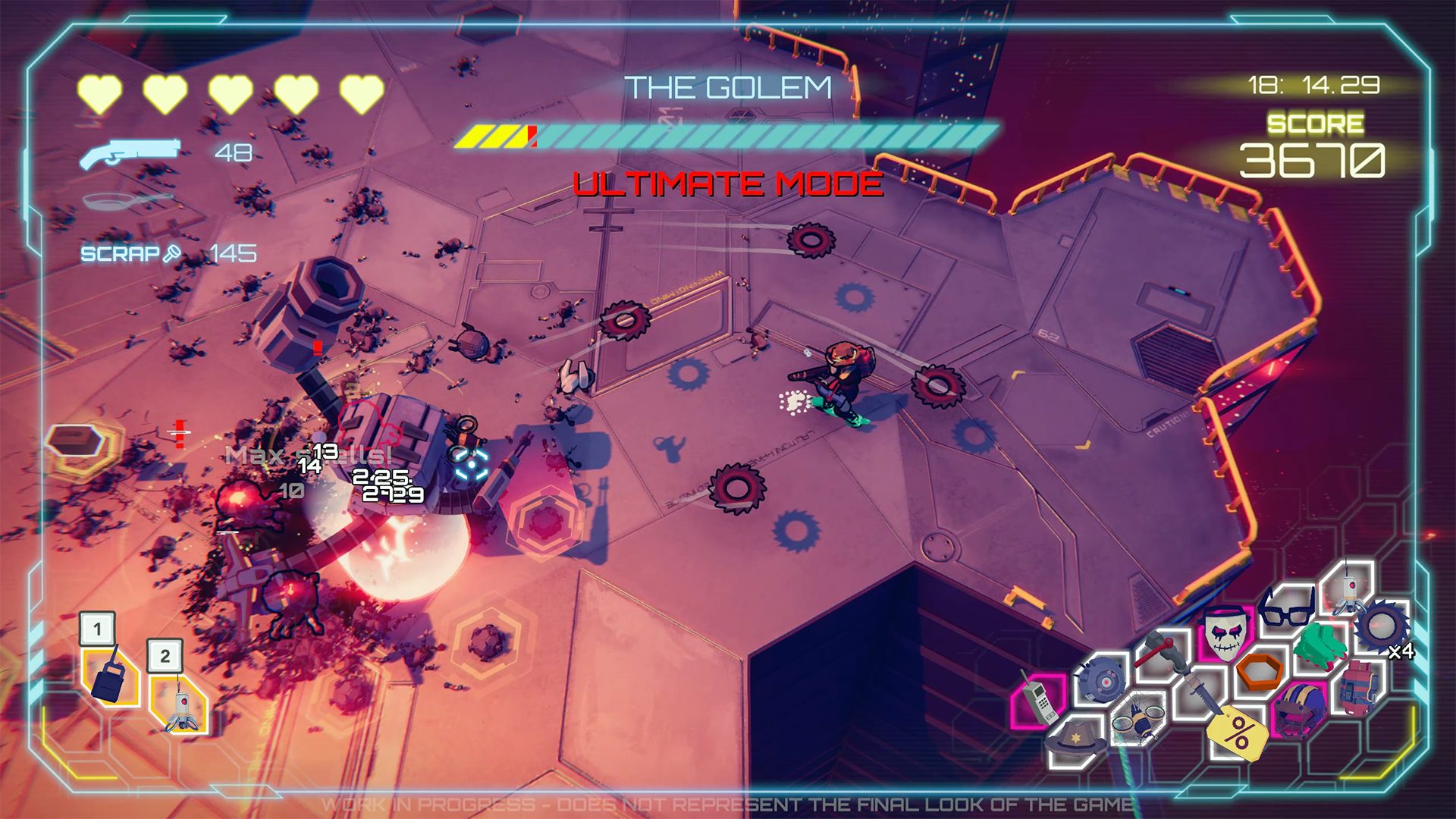Image resolution: width=1456 pixels, height=819 pixels.
Task: Activate the walkie-talkie ability in slot 1
Action: click(110, 675)
